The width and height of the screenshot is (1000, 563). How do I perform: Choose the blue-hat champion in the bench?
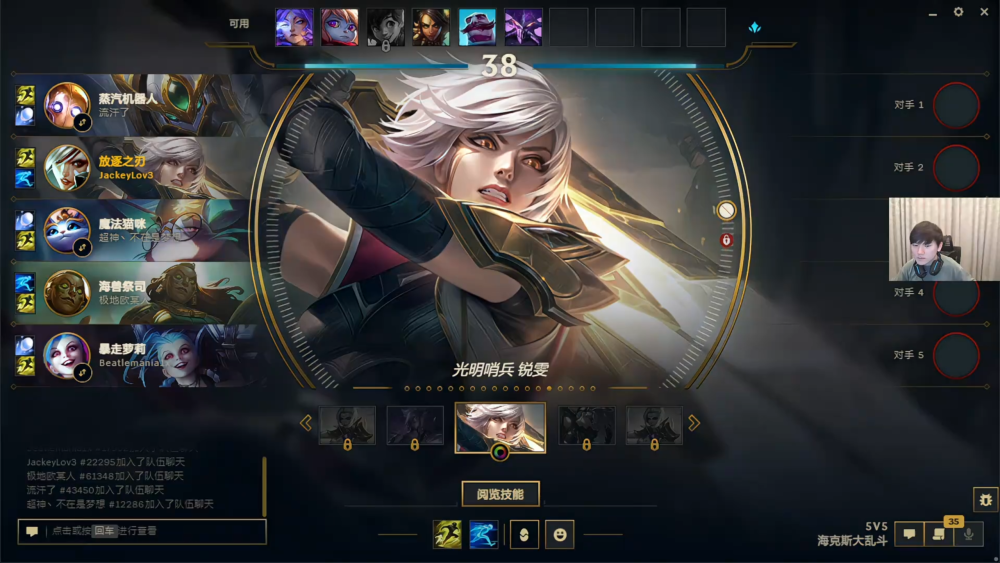(x=477, y=27)
